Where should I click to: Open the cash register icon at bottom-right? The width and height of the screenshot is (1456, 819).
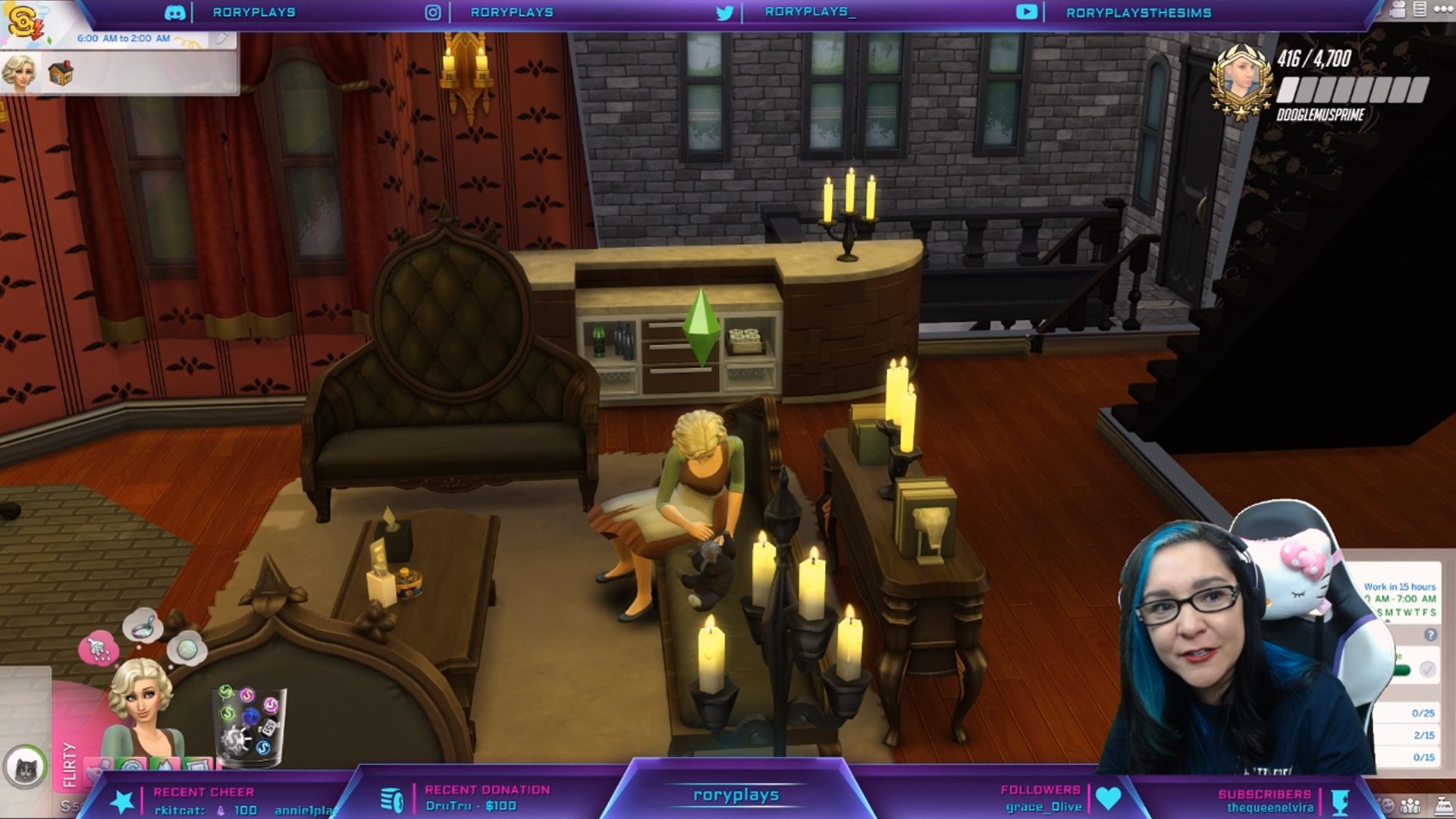[x=1443, y=806]
